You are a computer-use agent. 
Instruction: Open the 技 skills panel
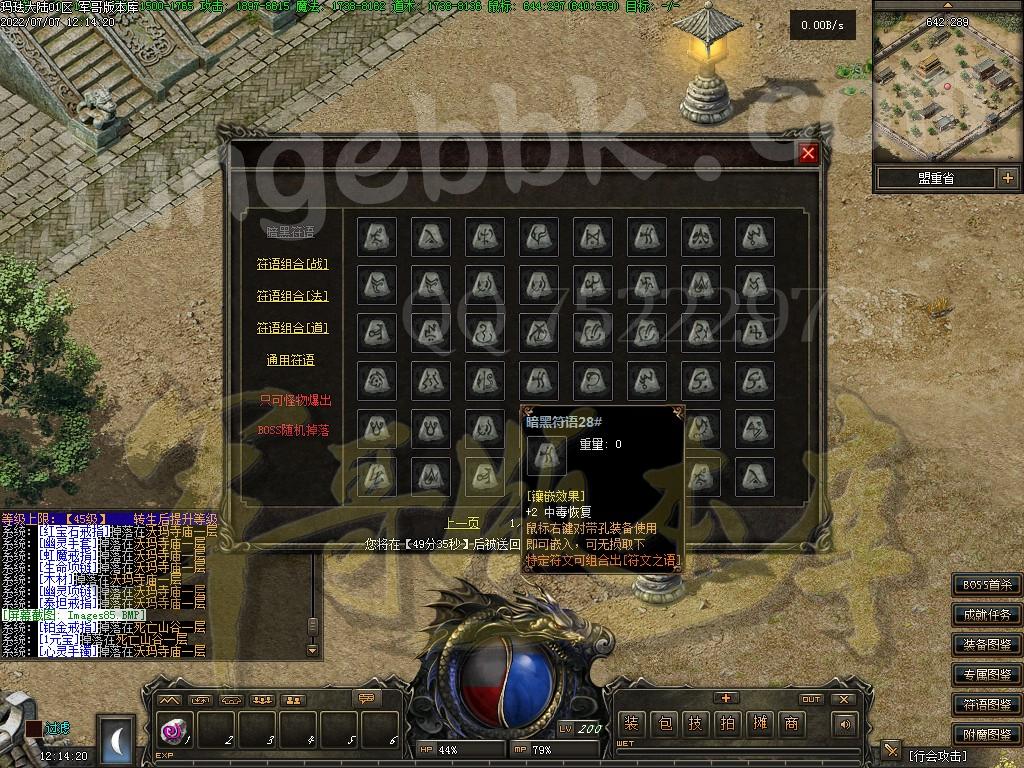696,724
